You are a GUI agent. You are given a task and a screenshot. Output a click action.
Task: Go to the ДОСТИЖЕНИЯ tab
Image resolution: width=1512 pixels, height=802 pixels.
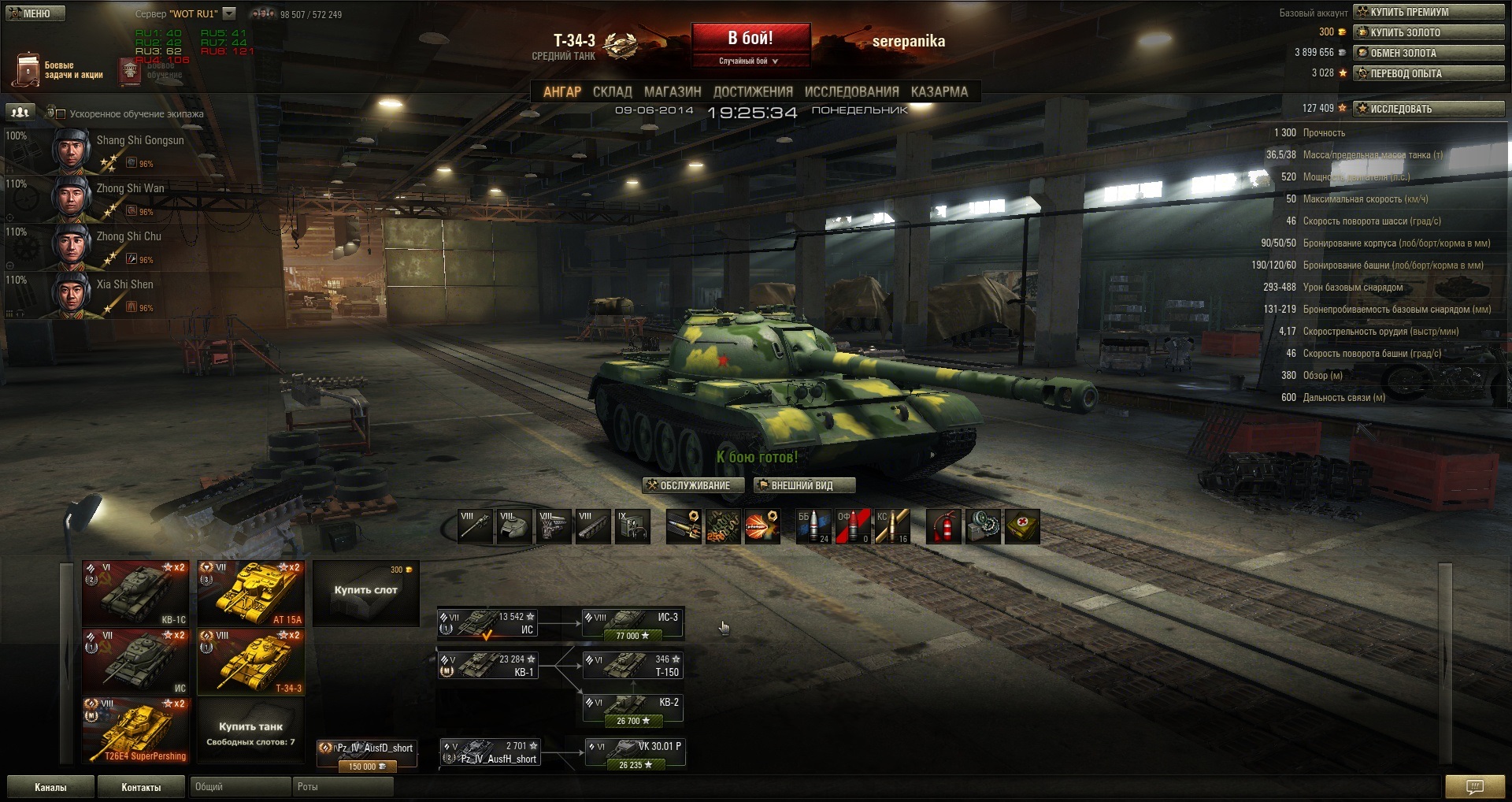(x=753, y=92)
